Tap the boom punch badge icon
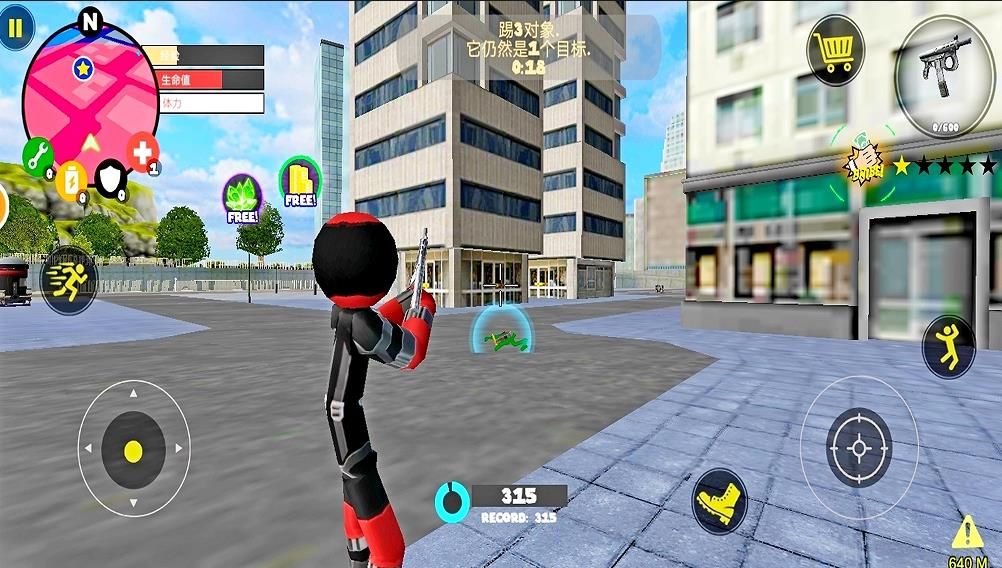Screen dimensions: 1002x568 866,163
